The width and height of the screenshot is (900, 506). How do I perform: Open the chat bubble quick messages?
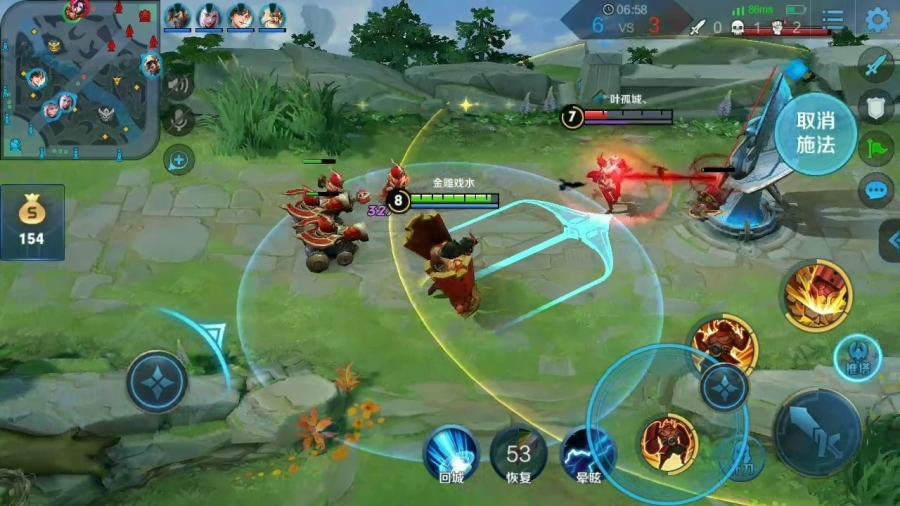[876, 189]
